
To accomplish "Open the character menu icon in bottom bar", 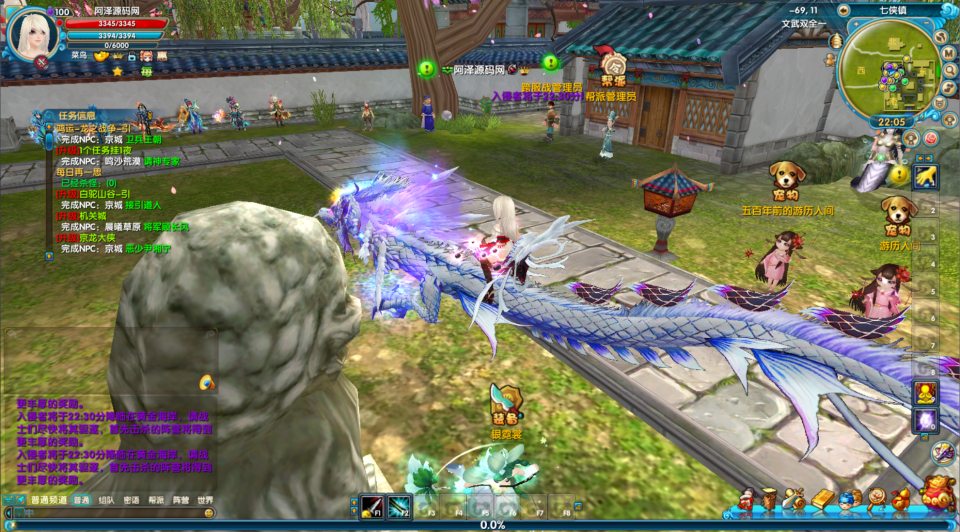I will (x=747, y=499).
